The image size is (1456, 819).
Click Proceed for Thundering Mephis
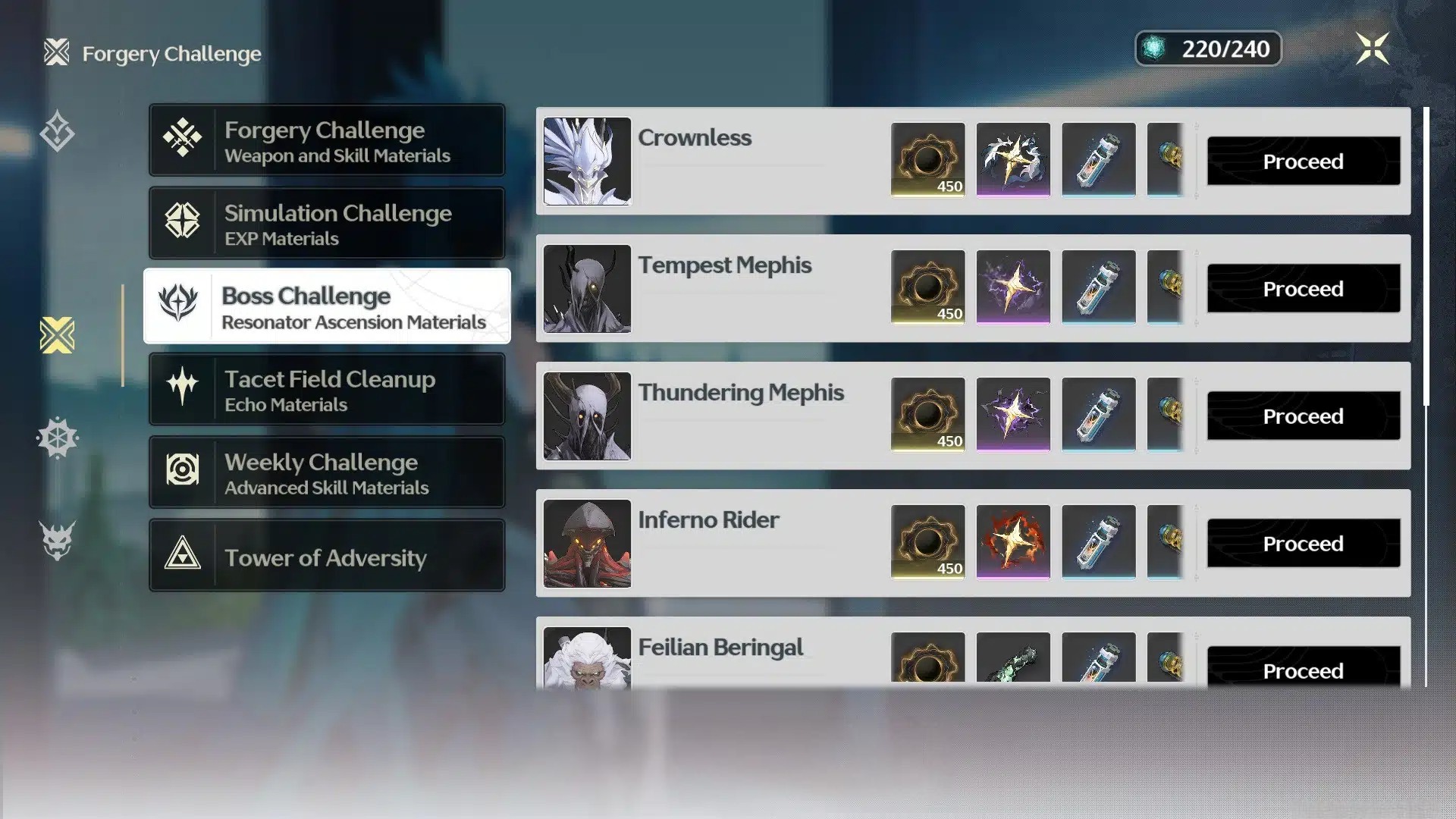click(x=1303, y=416)
